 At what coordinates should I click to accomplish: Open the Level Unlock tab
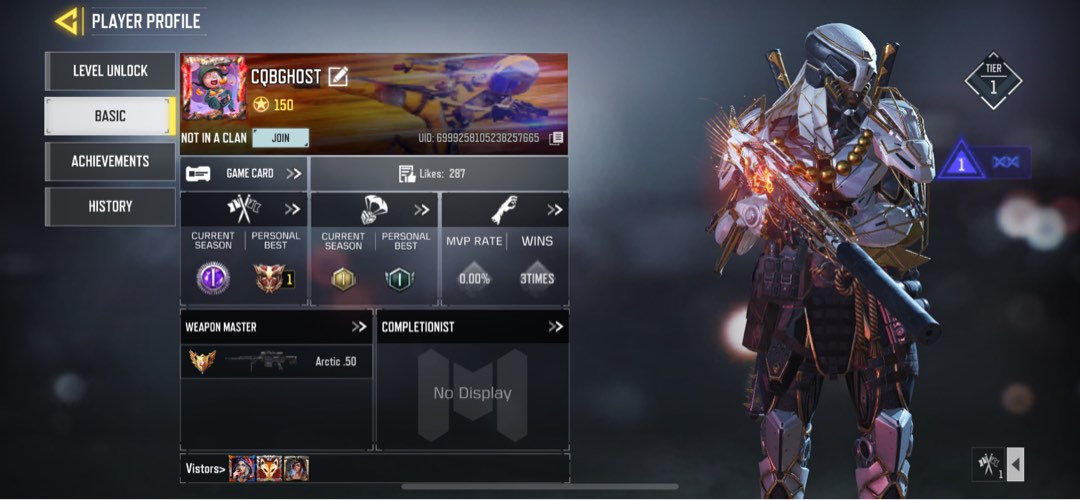(x=110, y=71)
